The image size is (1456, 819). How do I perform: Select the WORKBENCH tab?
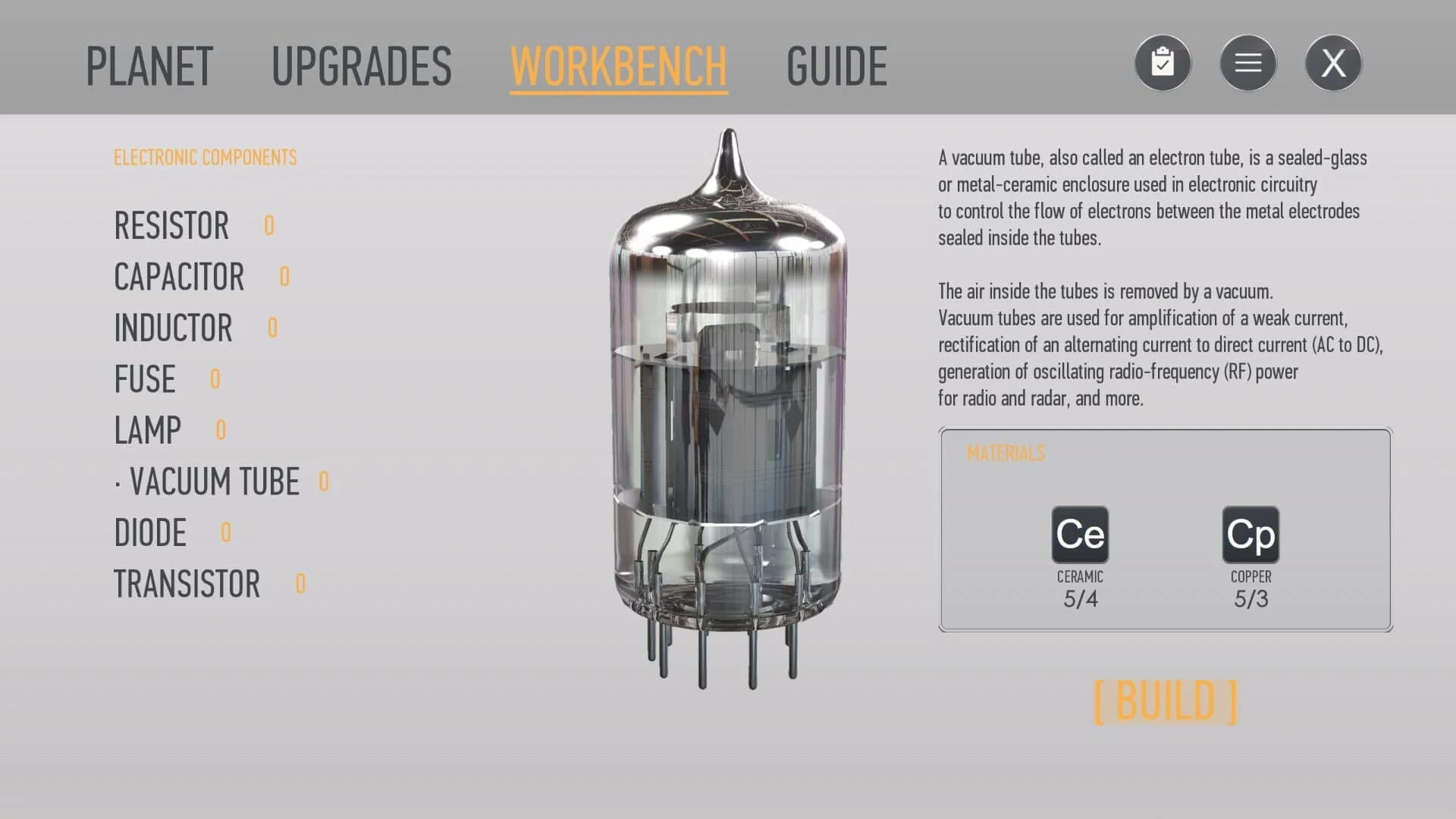coord(618,65)
